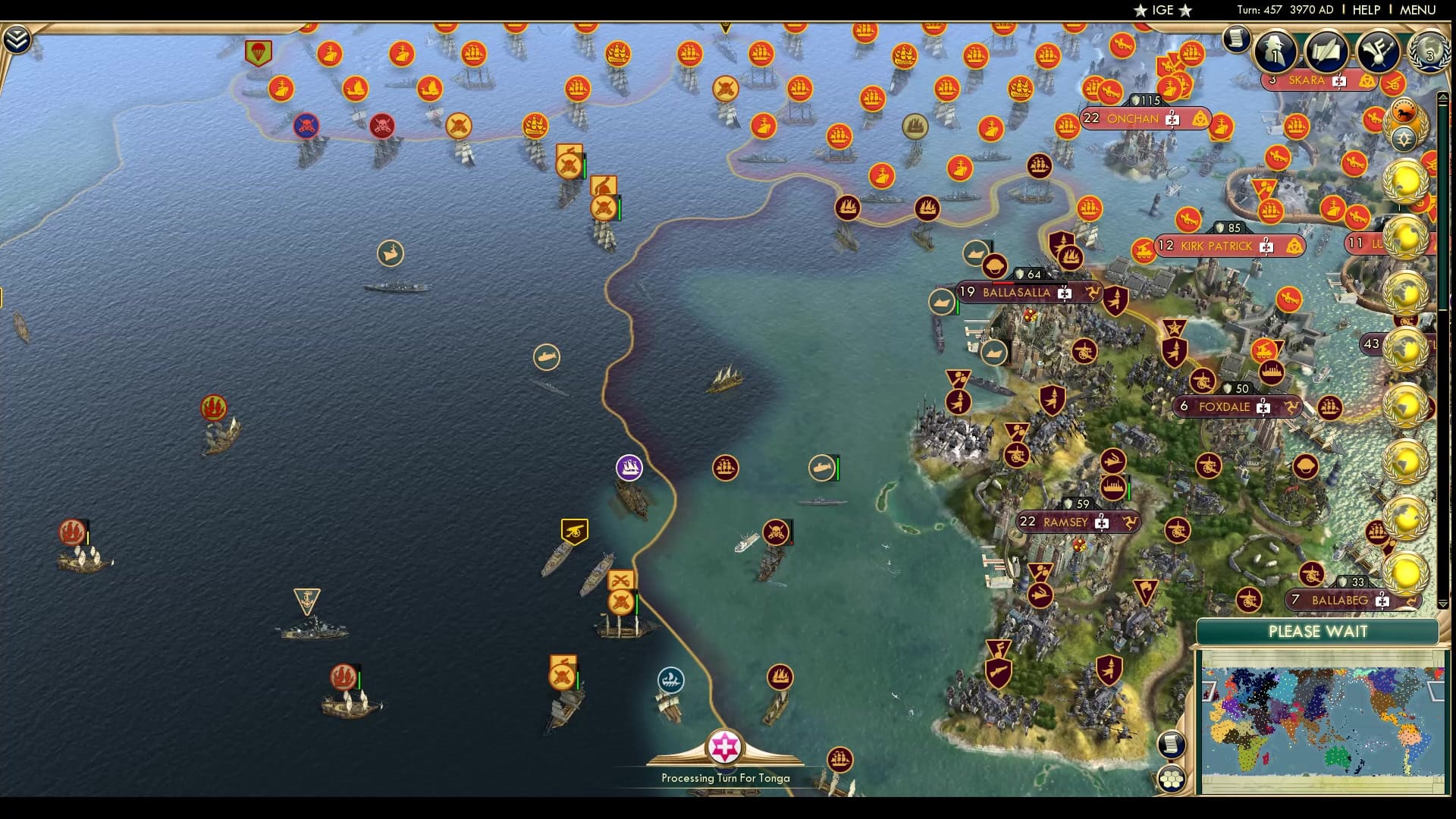Open the spy notification showing 1
Image resolution: width=1456 pixels, height=819 pixels.
(1276, 52)
